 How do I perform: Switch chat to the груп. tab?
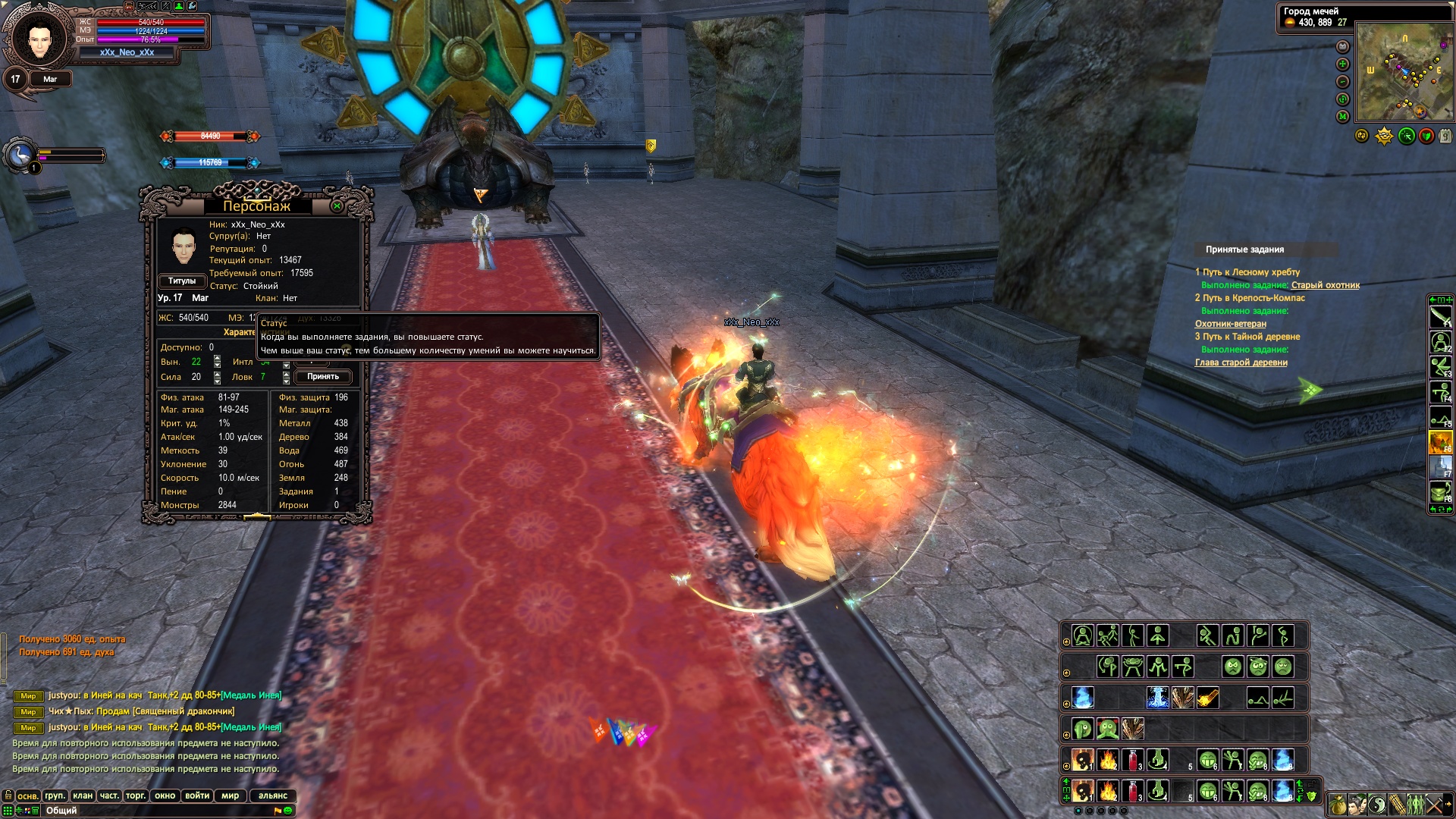(x=55, y=795)
